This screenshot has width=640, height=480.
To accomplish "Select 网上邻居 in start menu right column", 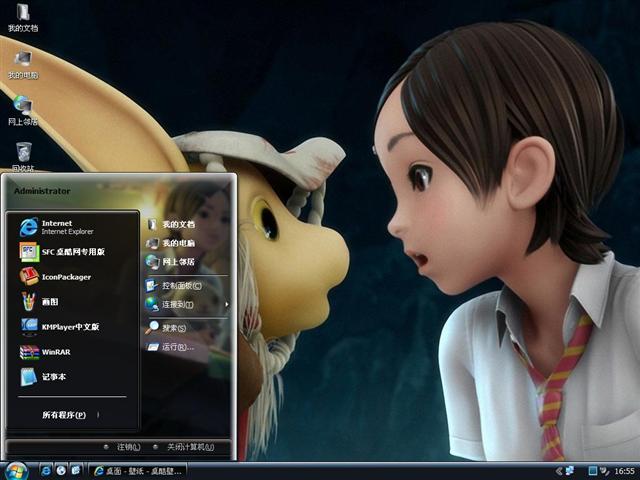I will coord(176,262).
